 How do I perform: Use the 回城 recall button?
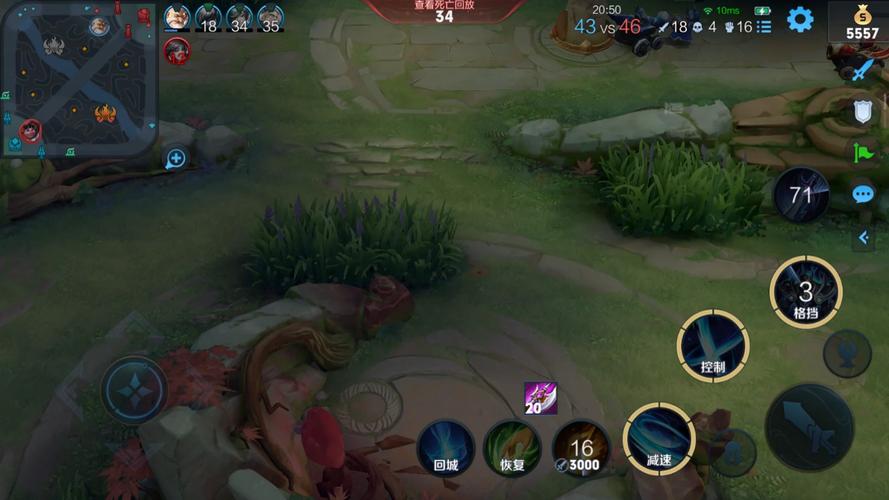tap(445, 446)
